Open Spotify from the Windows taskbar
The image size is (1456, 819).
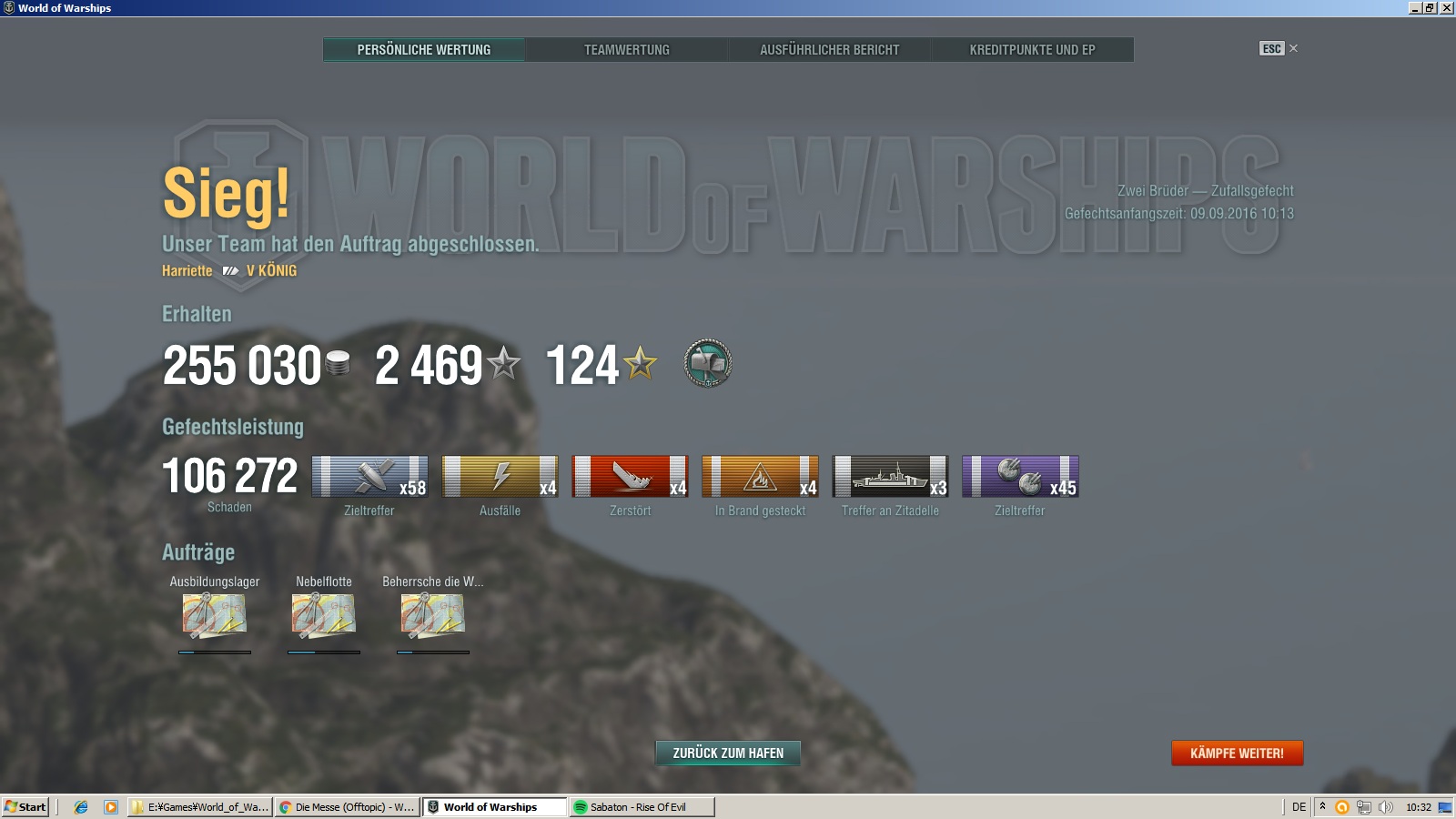(641, 807)
